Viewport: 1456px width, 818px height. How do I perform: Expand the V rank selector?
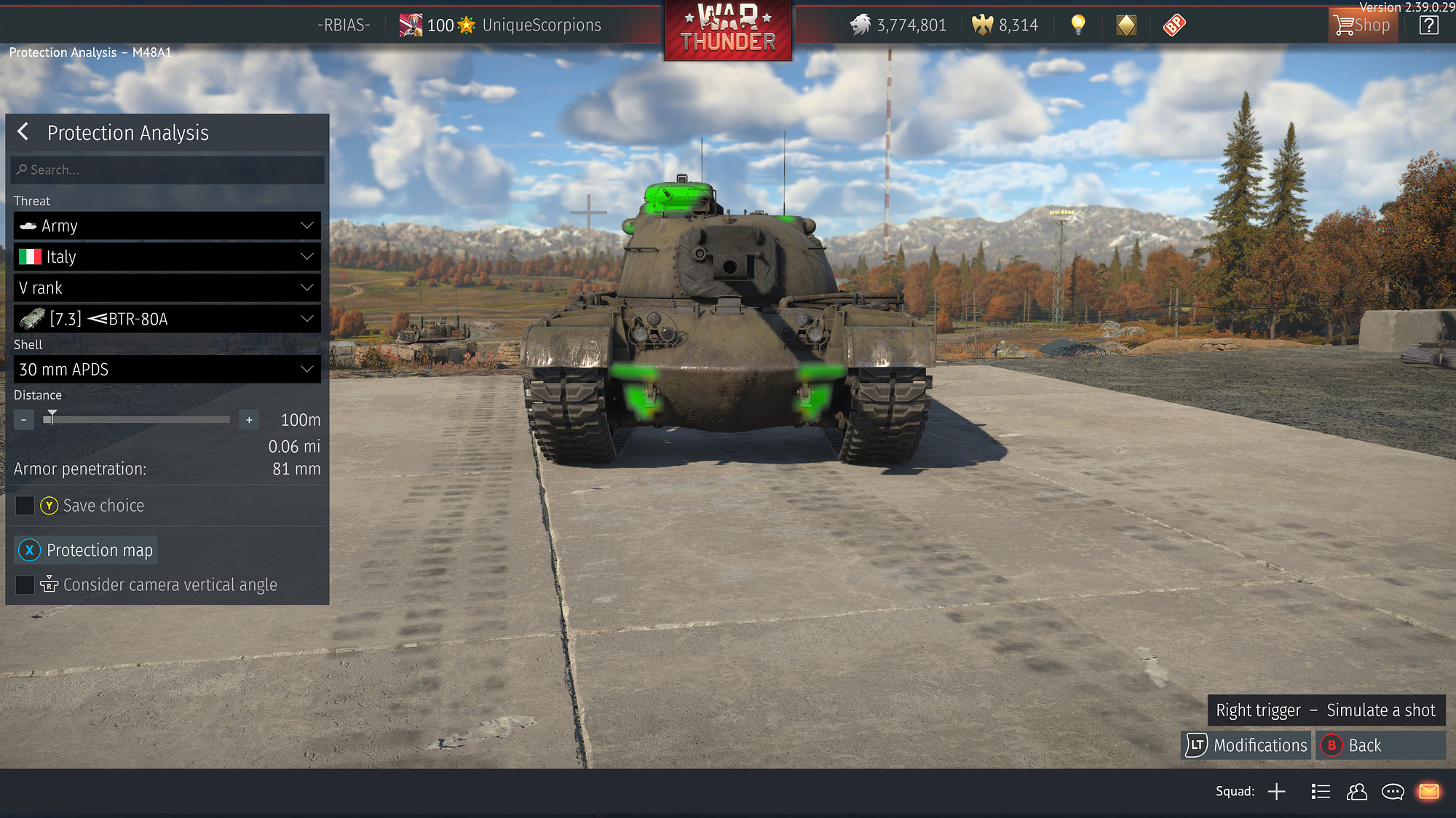tap(167, 287)
